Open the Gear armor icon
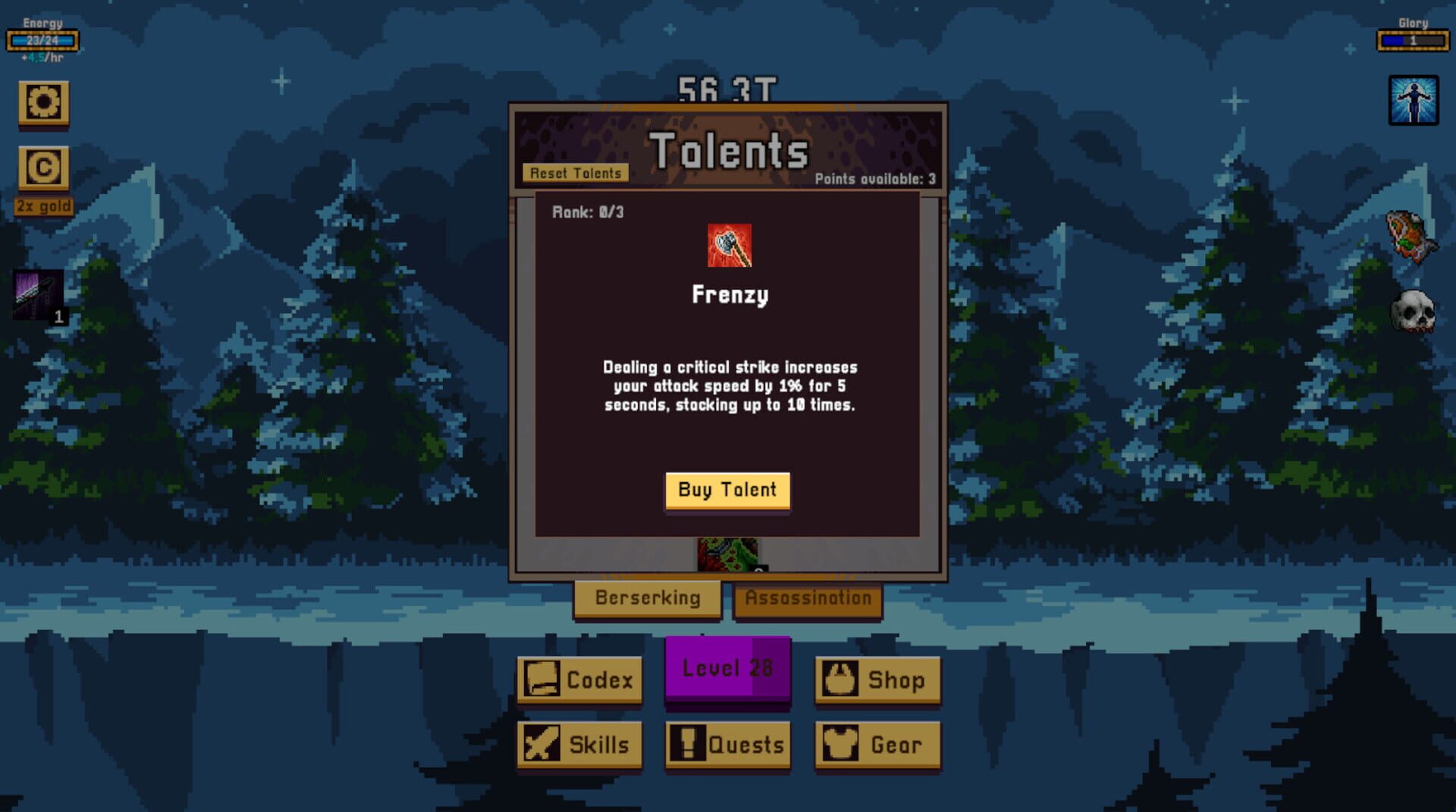Viewport: 1456px width, 812px height. [x=877, y=745]
